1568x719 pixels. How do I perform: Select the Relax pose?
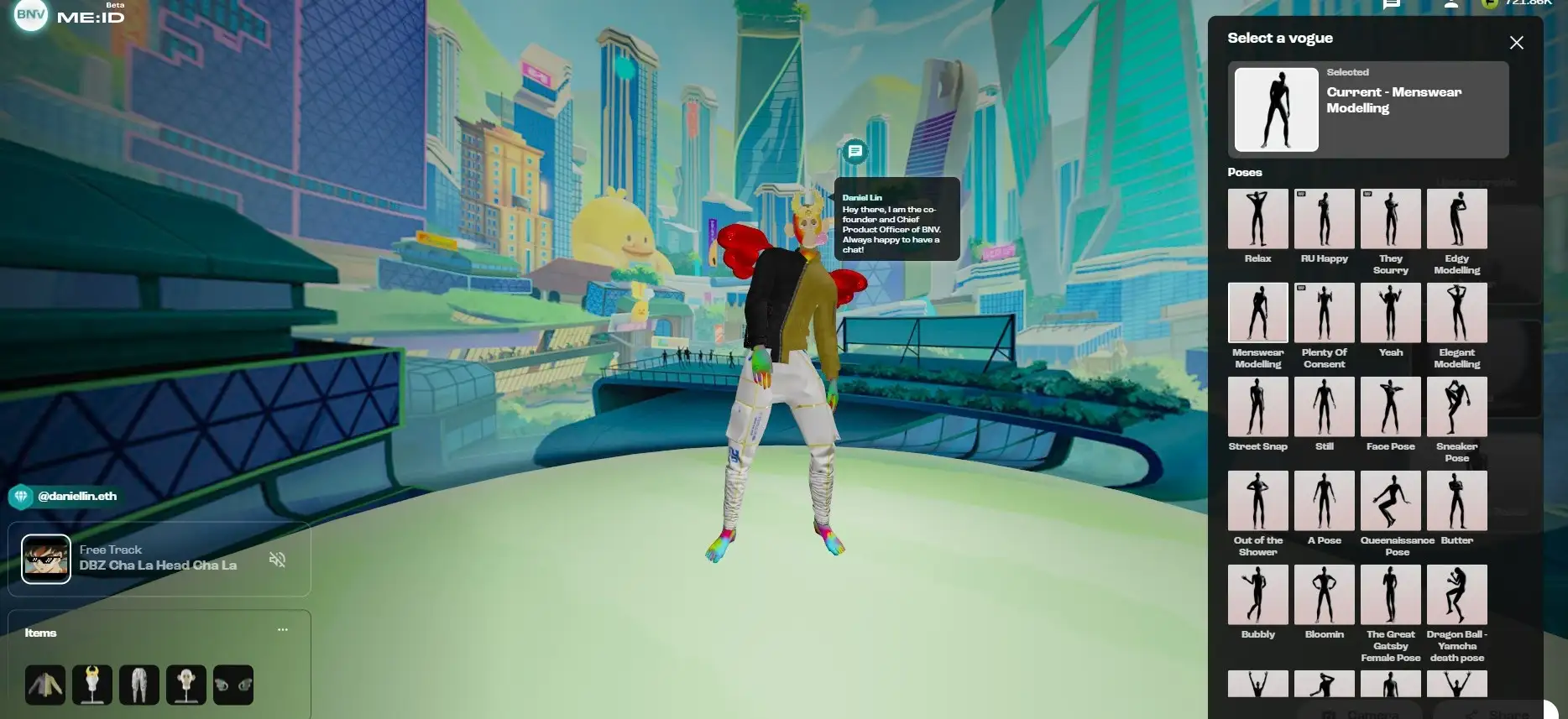(1257, 219)
